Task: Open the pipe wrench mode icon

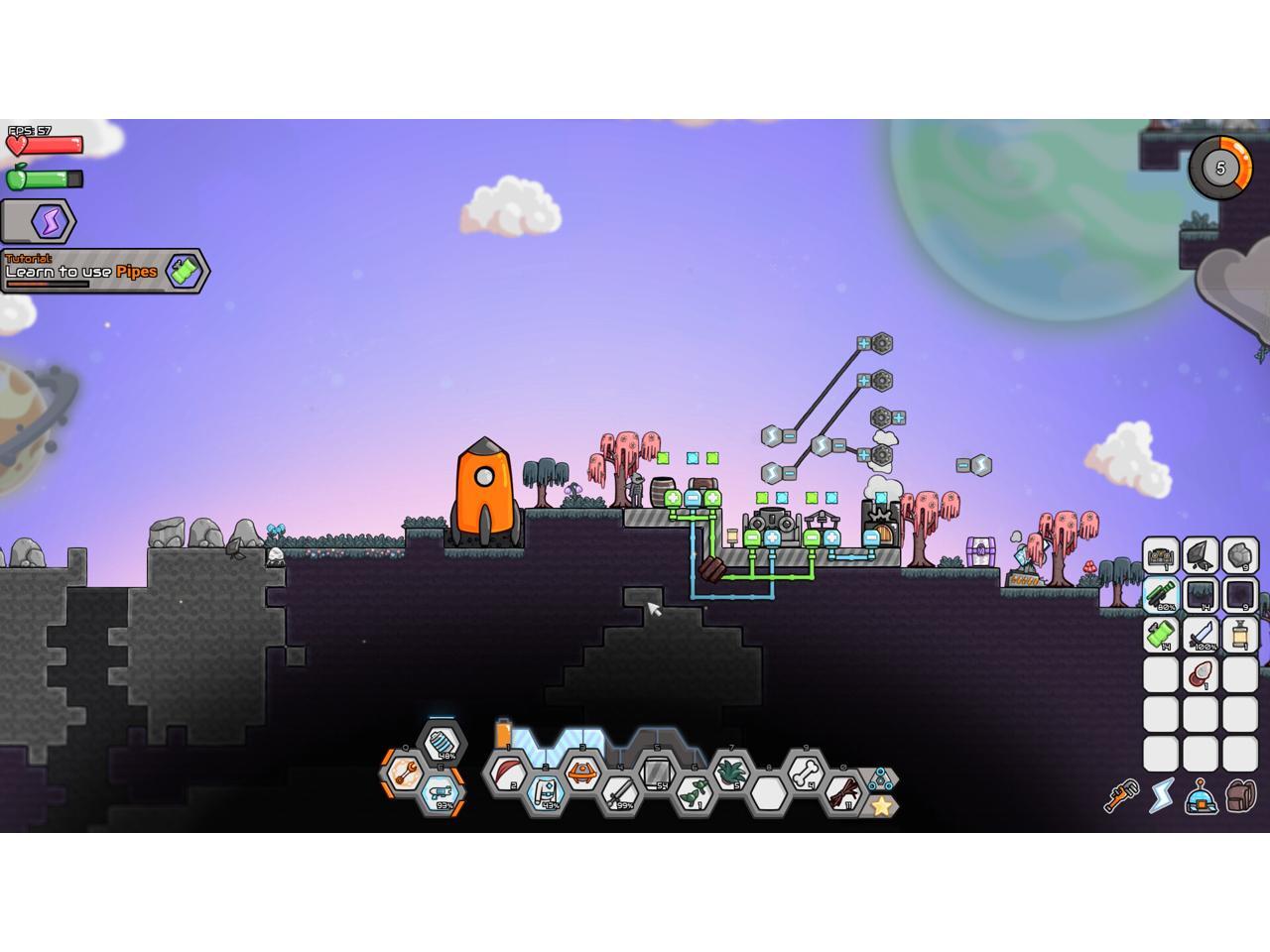Action: click(x=1121, y=795)
